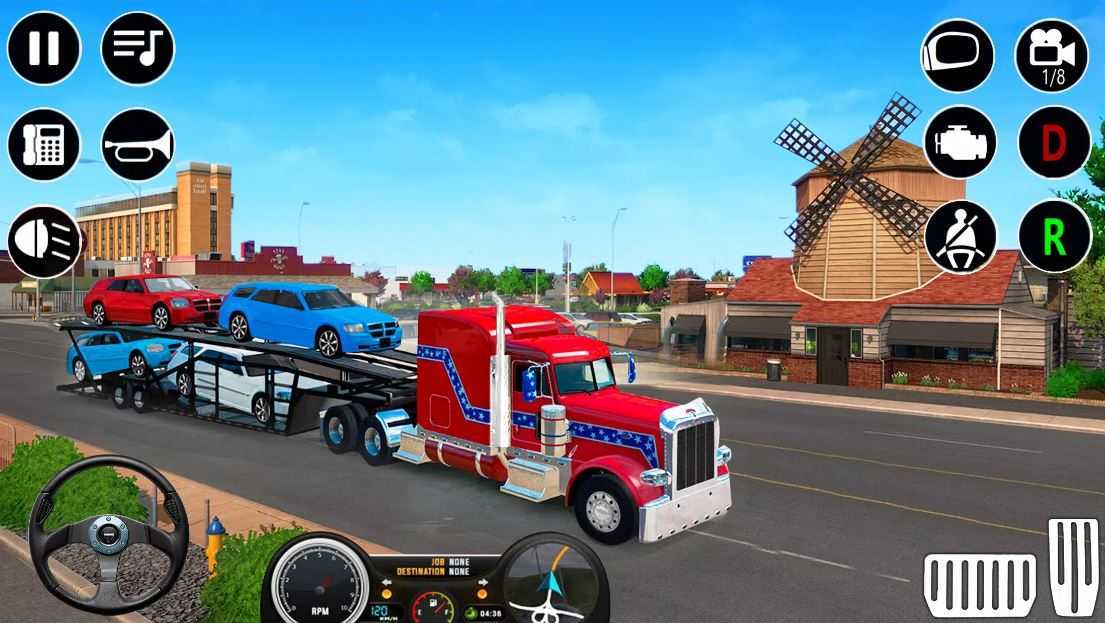Open the navigation minimap gauge

555,580
